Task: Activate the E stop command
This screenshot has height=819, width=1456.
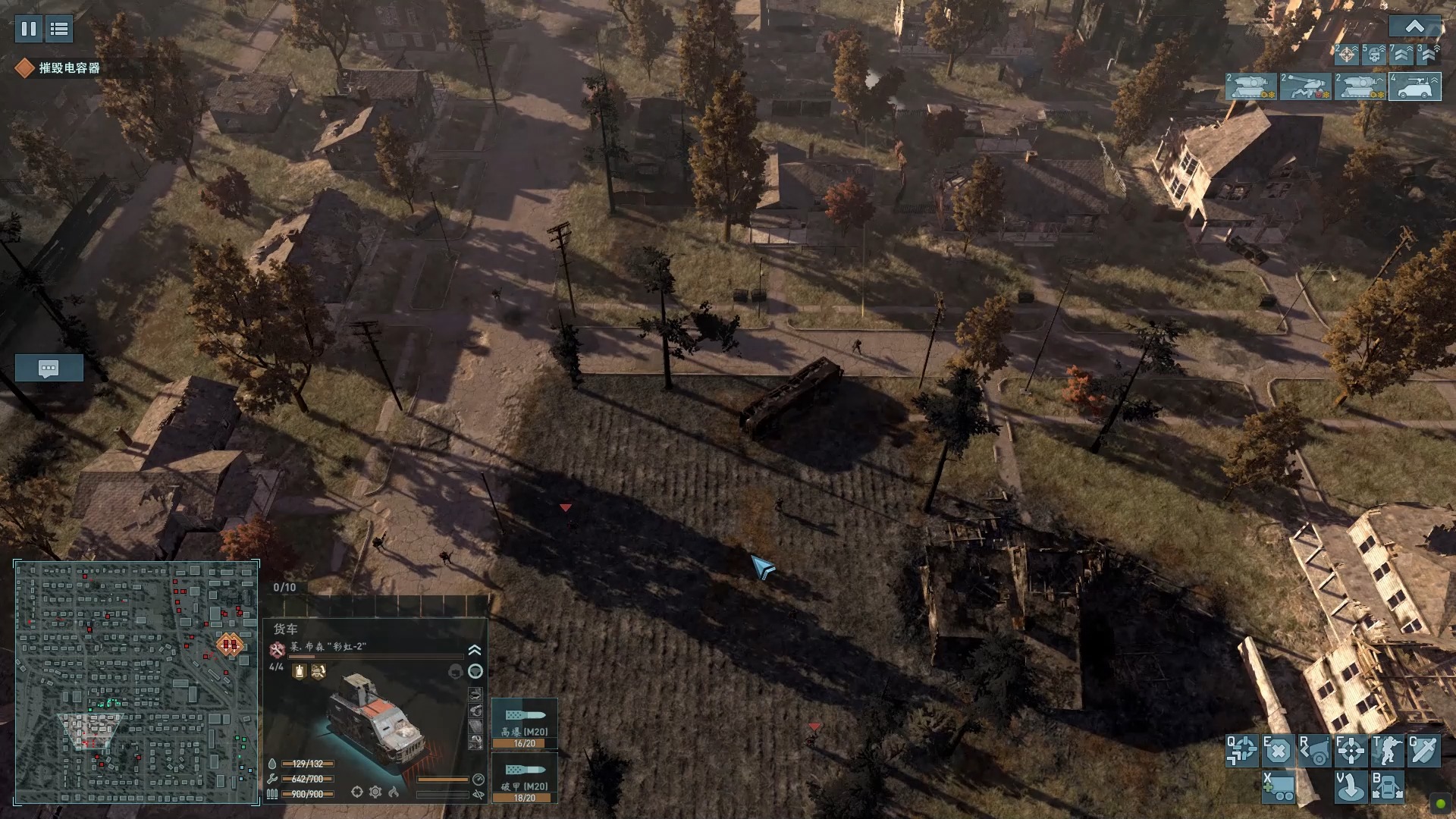Action: point(1277,751)
